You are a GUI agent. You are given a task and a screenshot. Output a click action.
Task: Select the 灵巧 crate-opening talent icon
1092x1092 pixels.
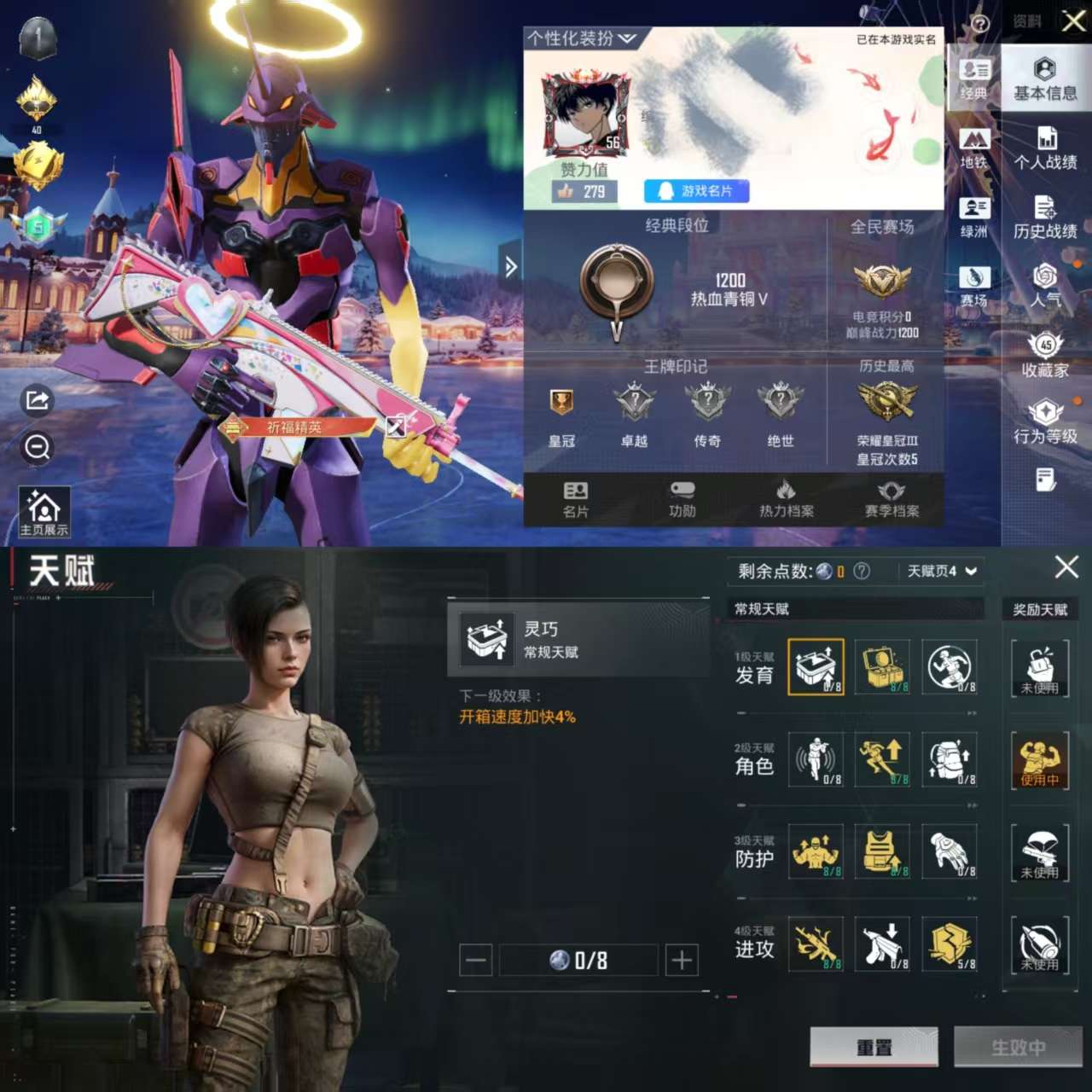(815, 668)
